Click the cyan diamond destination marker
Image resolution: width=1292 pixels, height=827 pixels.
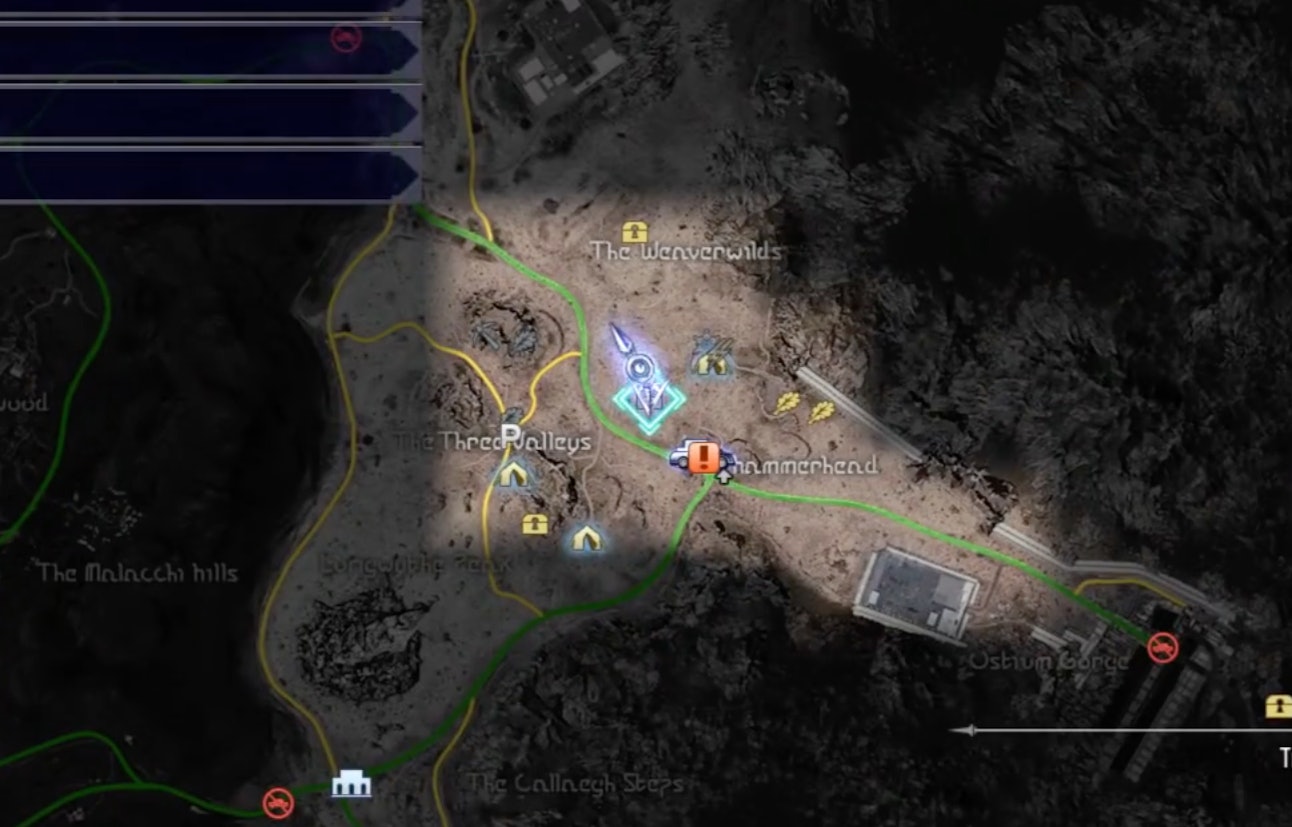tap(649, 402)
